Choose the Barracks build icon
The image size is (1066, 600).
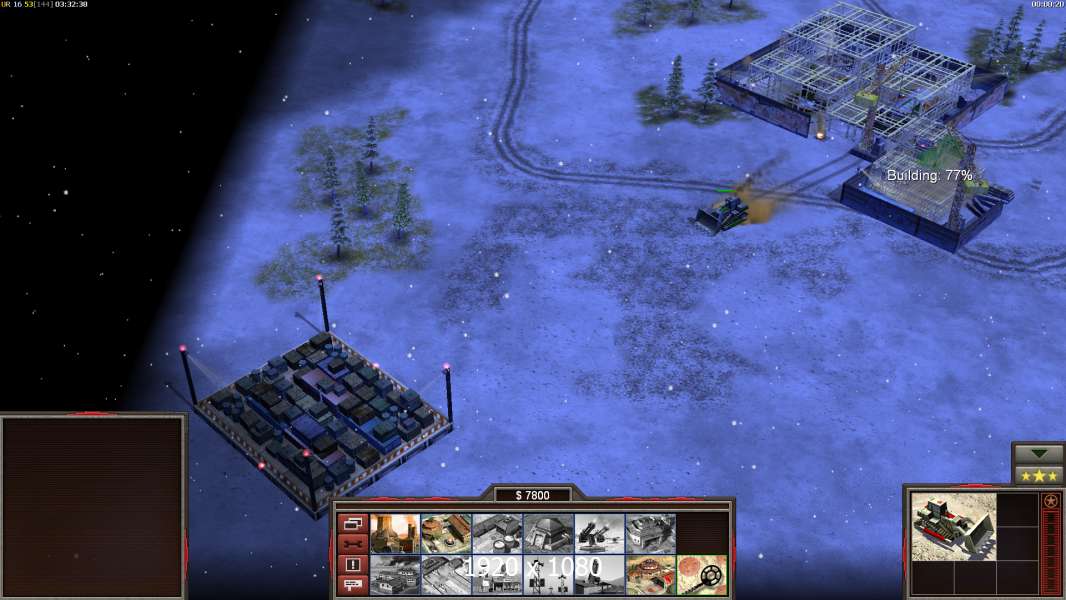click(446, 534)
